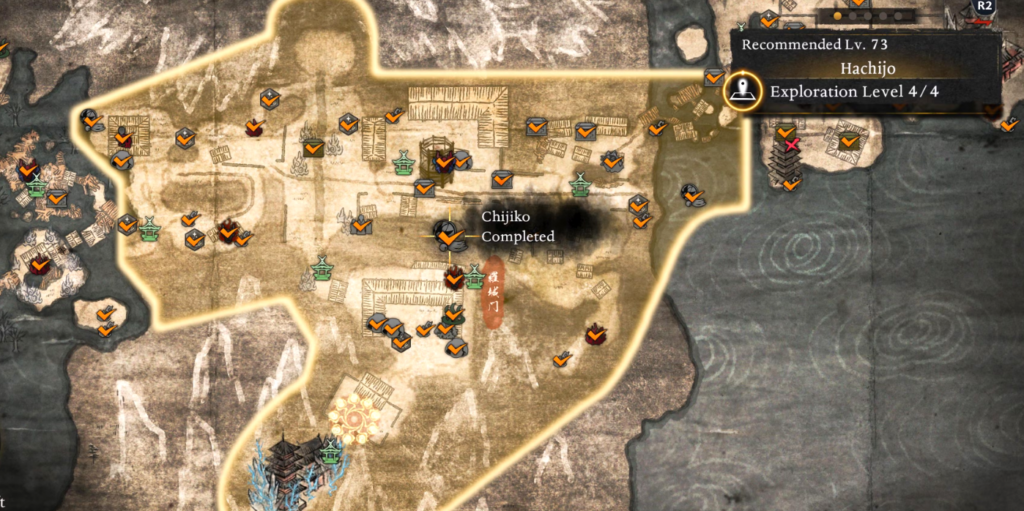Click the green shrine beside the blue-coral pagoda

(330, 453)
